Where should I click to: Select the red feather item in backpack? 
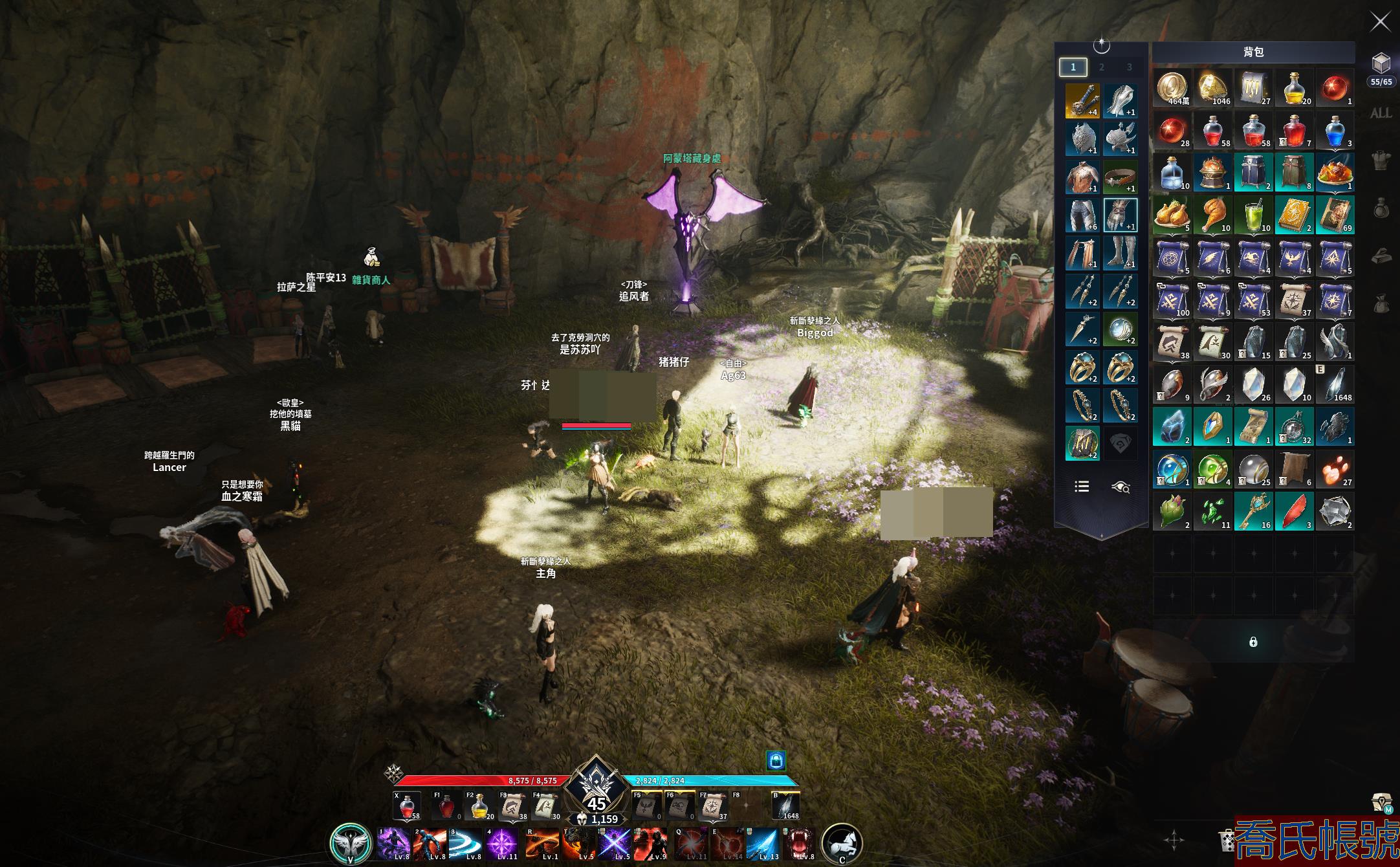coord(1293,512)
